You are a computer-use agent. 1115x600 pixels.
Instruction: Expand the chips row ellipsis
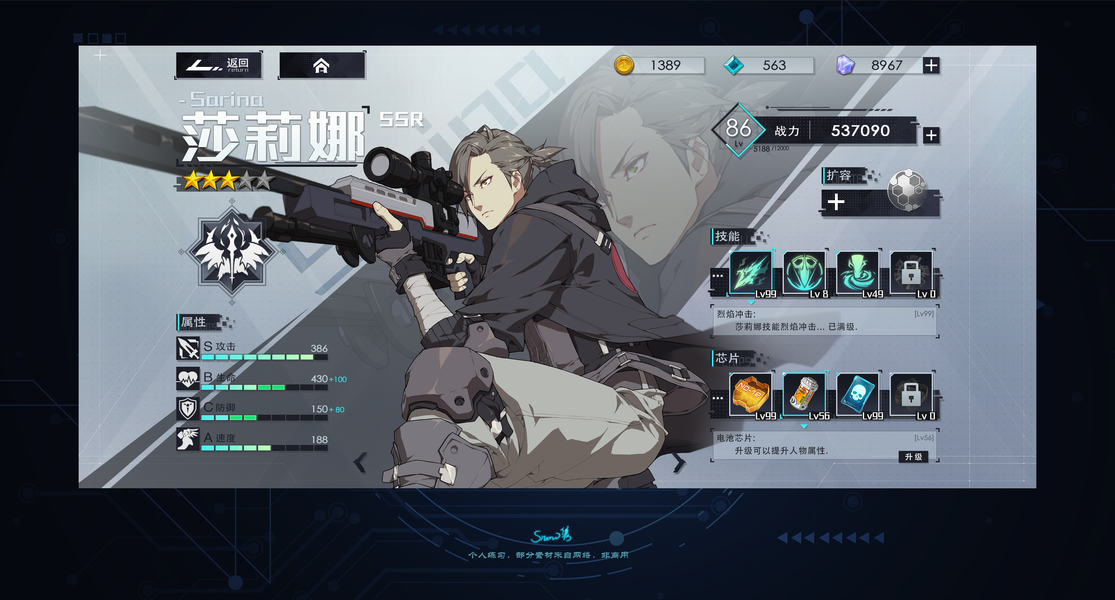[717, 397]
